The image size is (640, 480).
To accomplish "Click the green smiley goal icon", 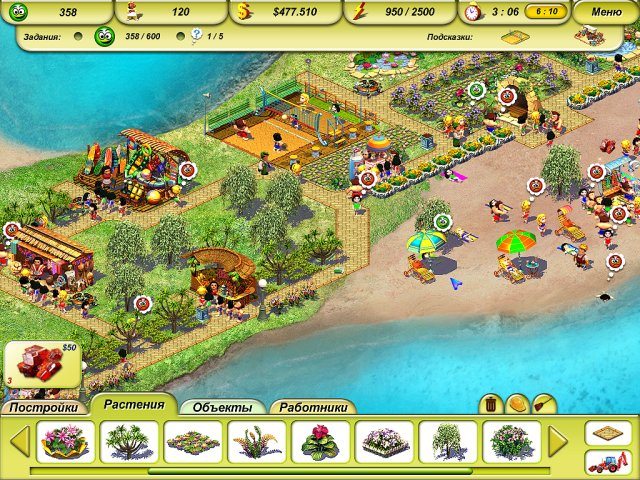I will 103,37.
